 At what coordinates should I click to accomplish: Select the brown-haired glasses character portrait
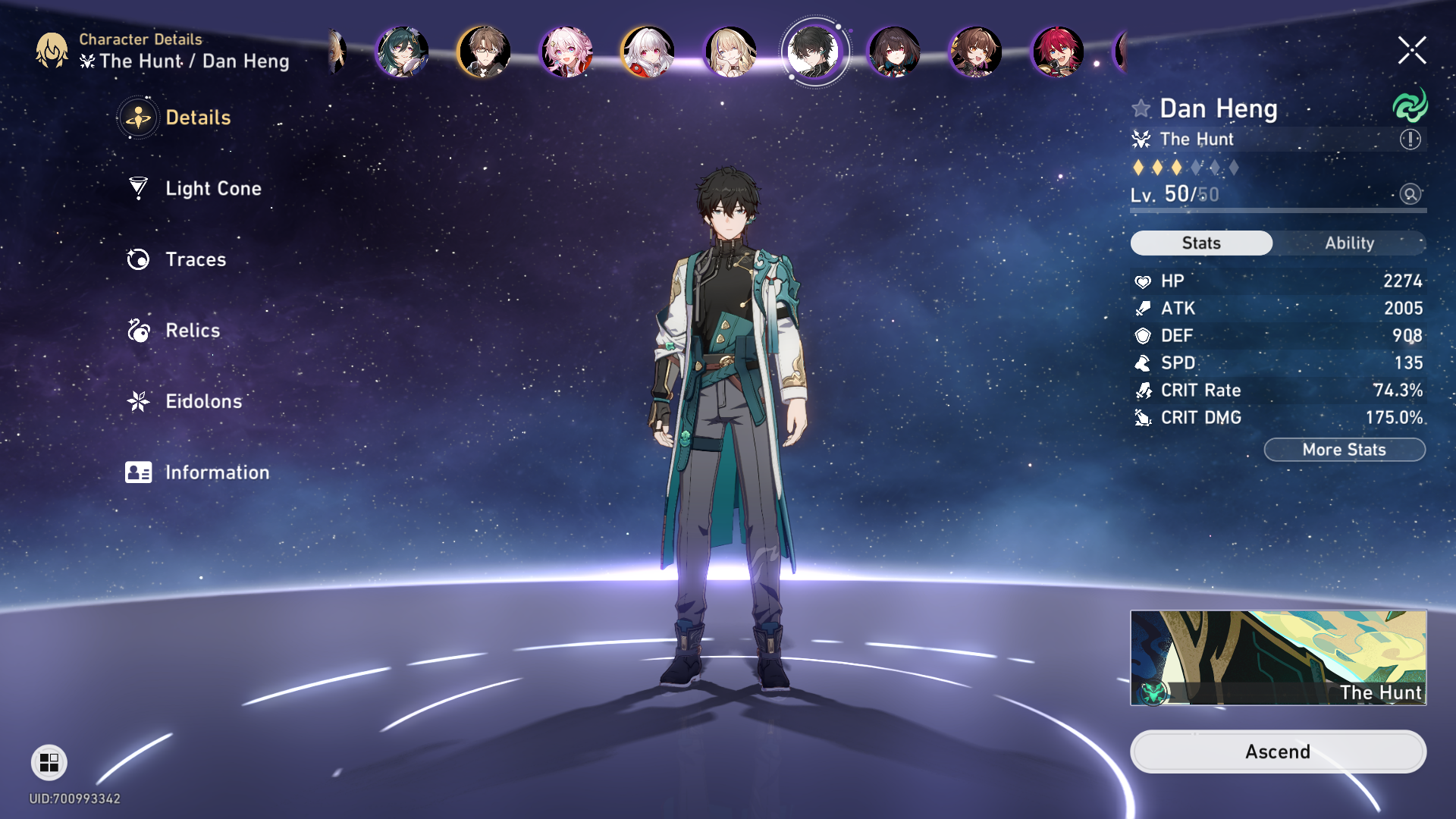point(484,52)
